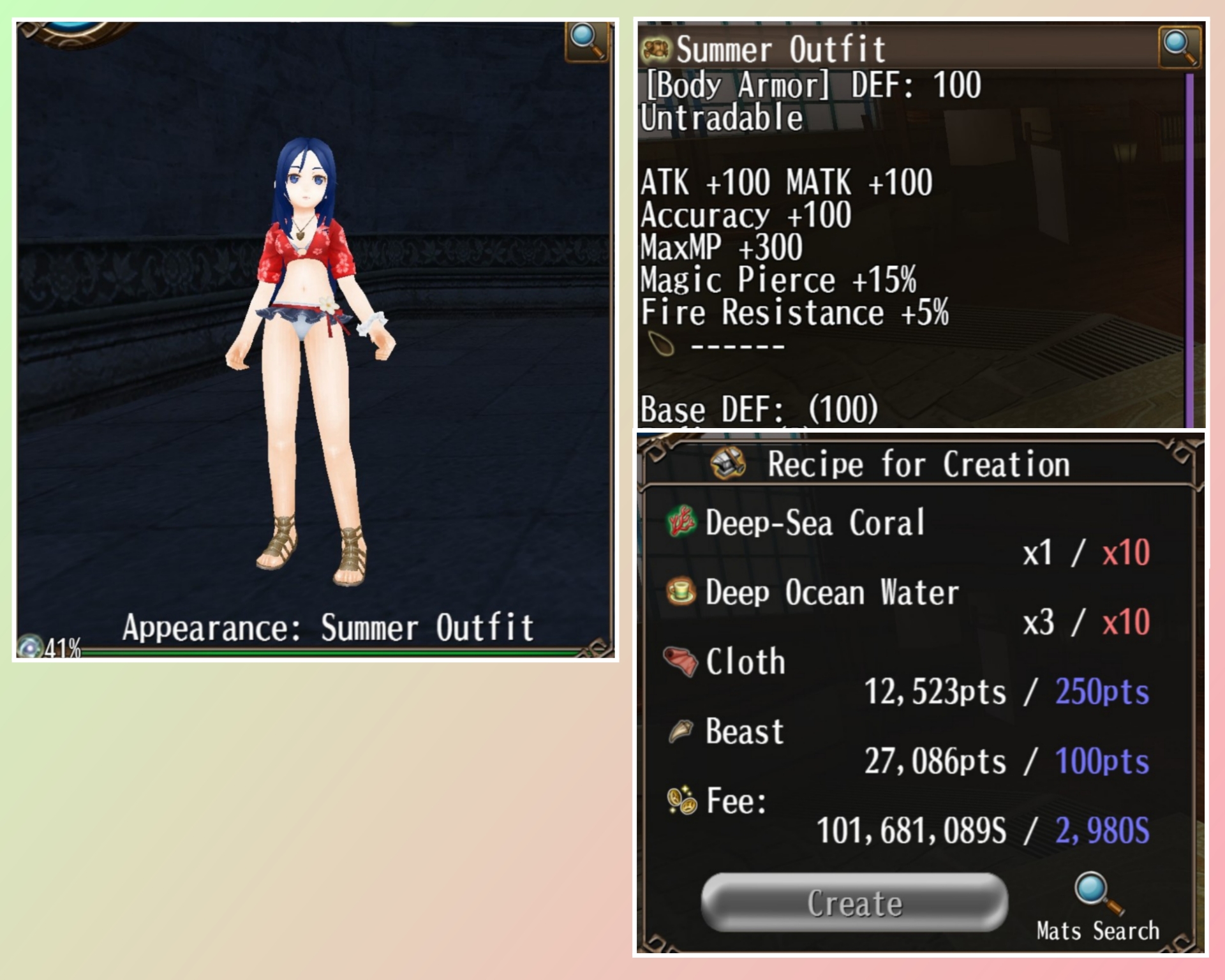Open Mats Search
This screenshot has width=1225, height=980.
point(1097,907)
